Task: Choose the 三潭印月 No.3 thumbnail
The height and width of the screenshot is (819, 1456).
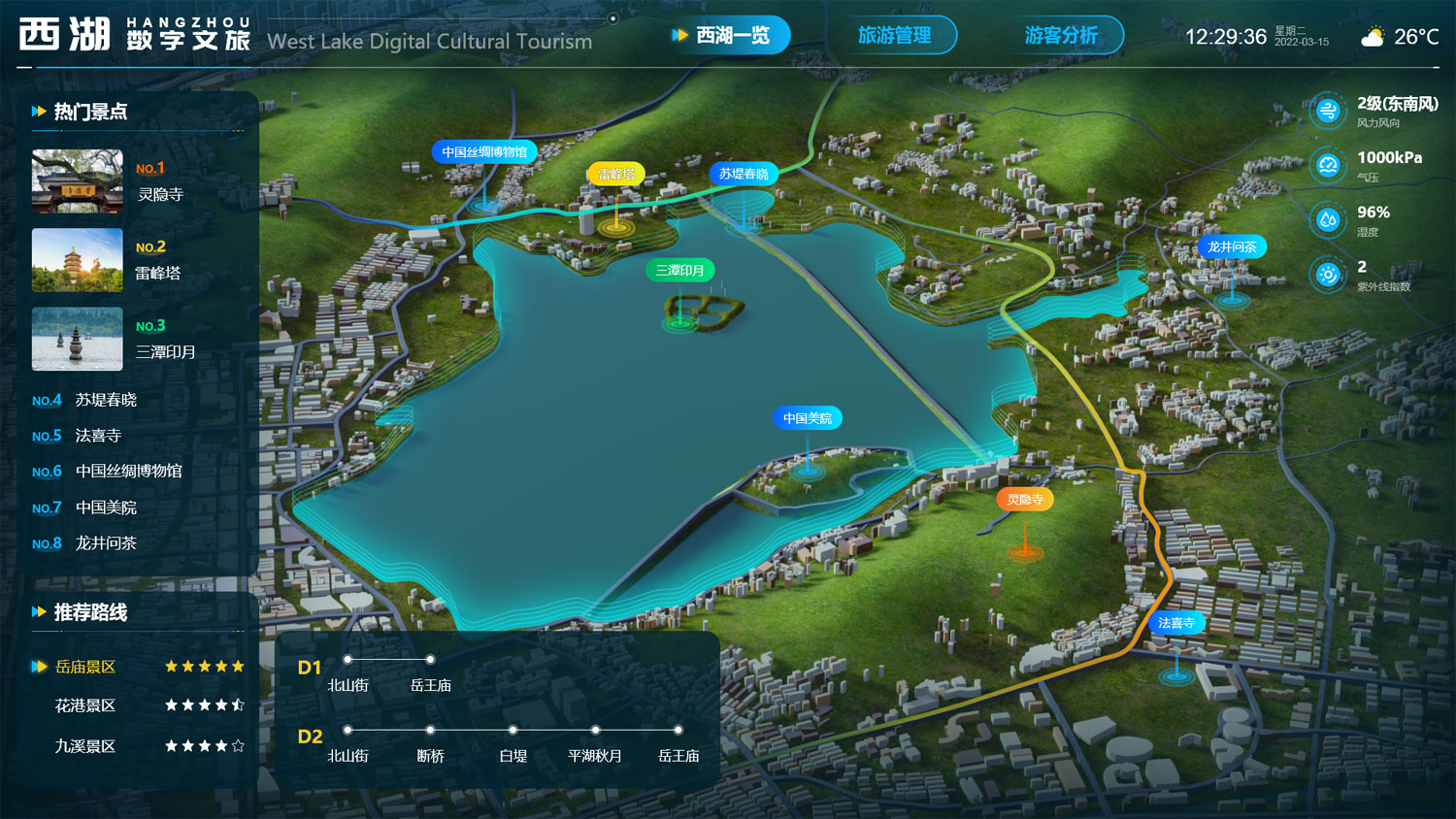Action: click(x=78, y=339)
